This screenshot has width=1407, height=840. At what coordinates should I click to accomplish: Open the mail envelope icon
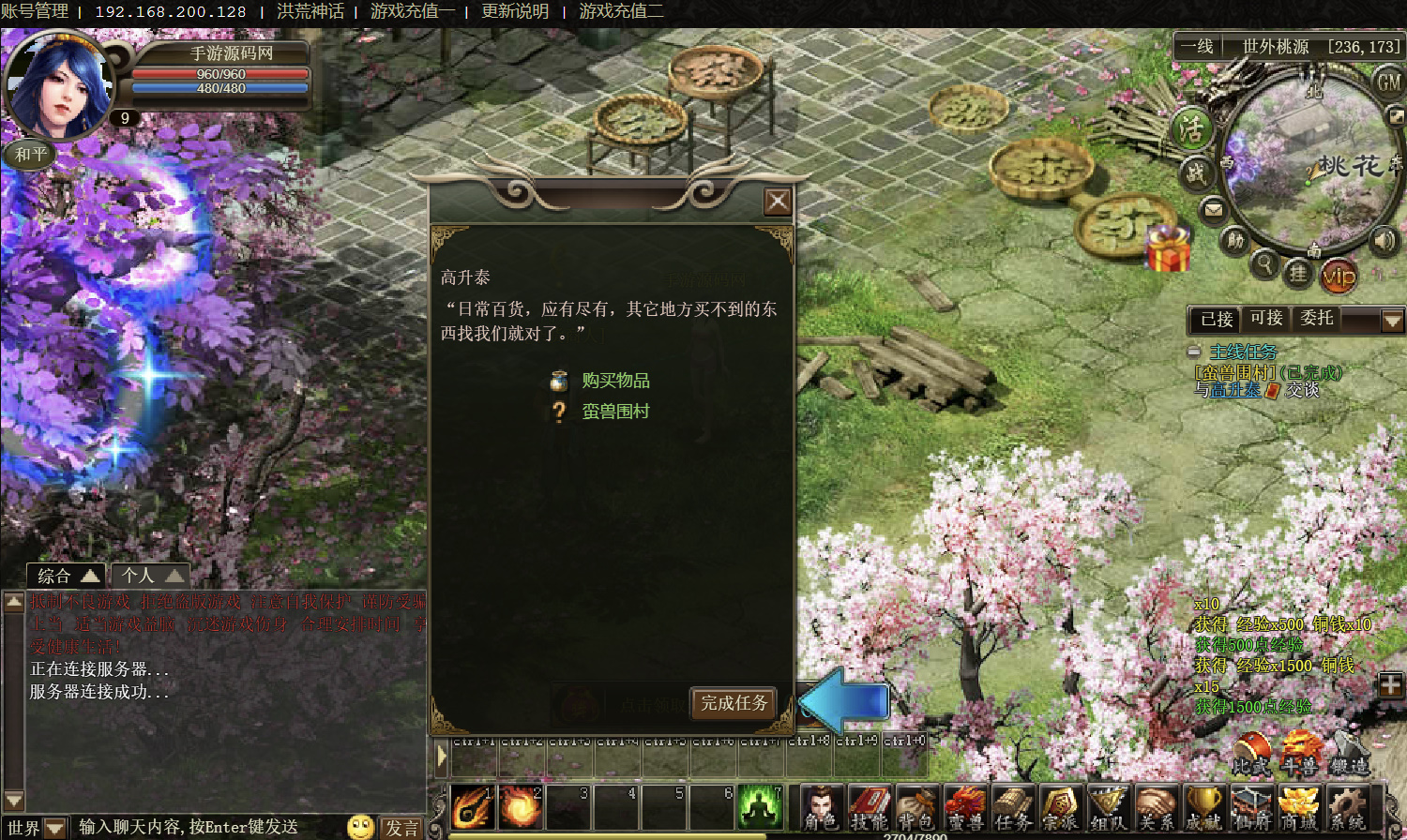click(1214, 209)
